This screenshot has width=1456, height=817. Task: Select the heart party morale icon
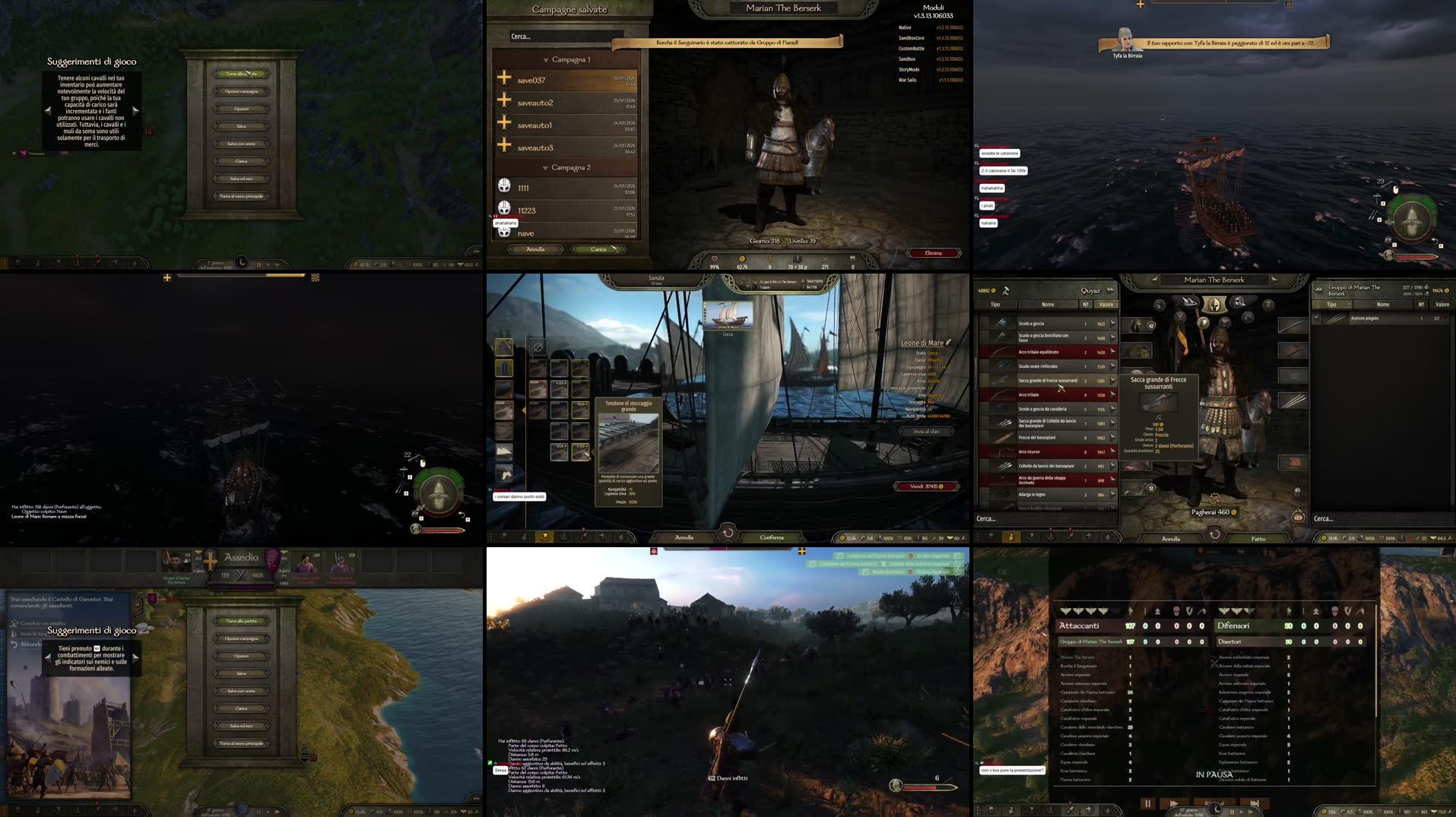click(x=715, y=258)
